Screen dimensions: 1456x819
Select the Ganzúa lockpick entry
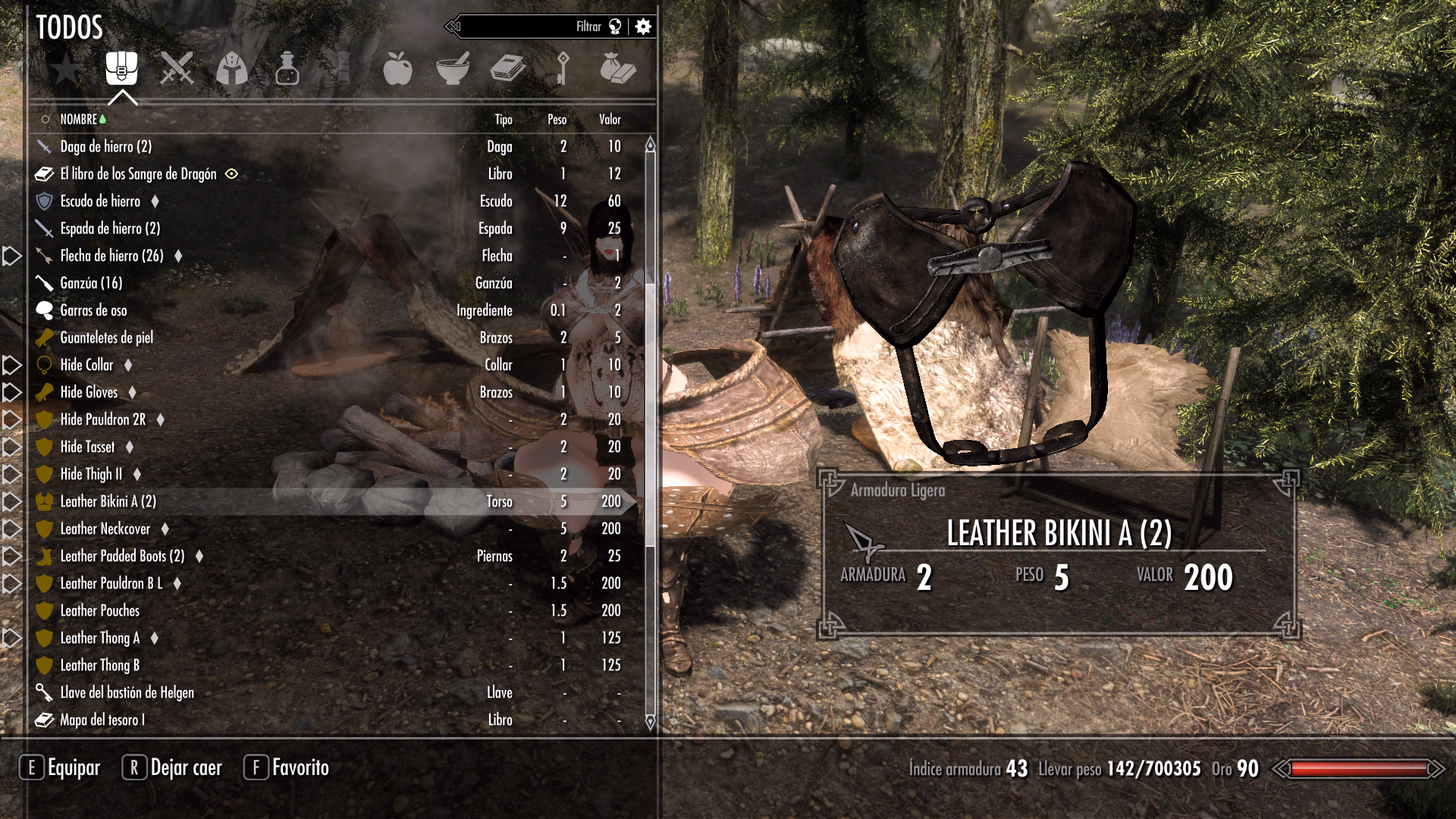[x=91, y=284]
